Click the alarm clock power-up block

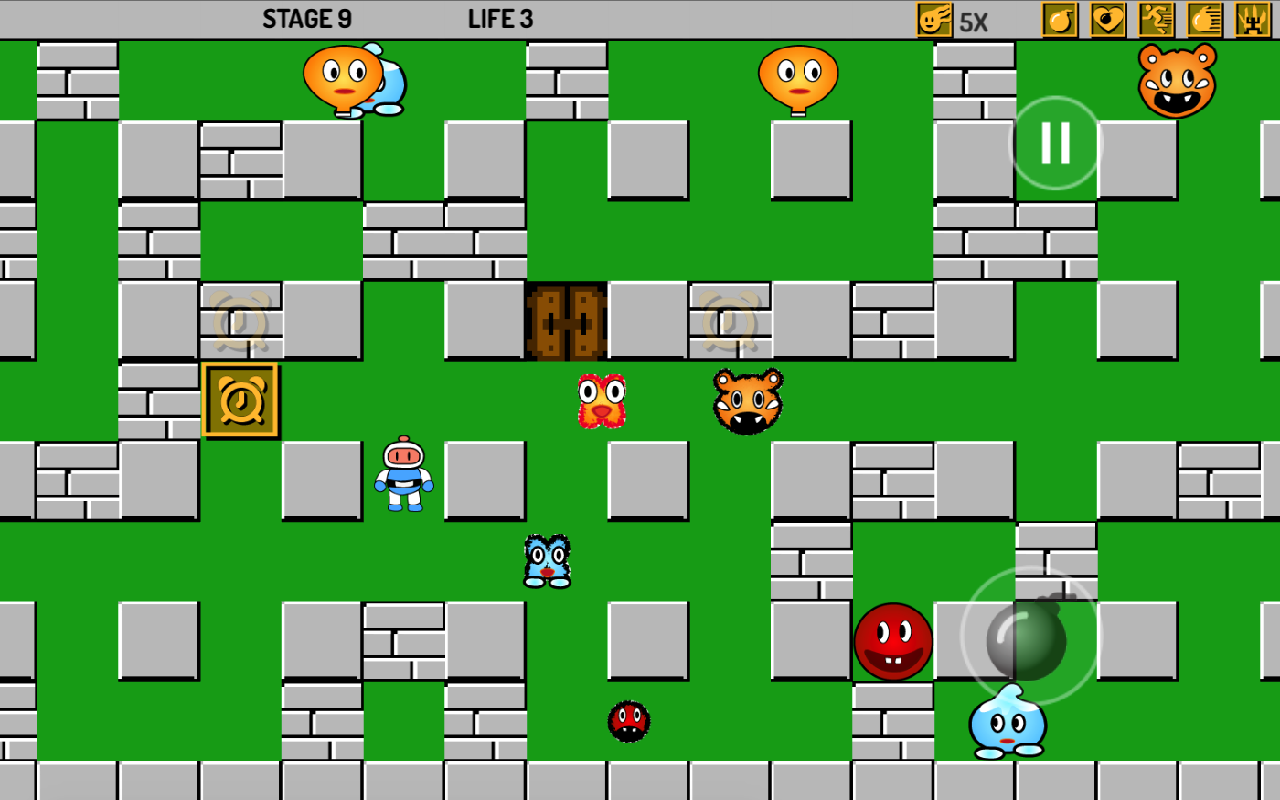click(240, 400)
